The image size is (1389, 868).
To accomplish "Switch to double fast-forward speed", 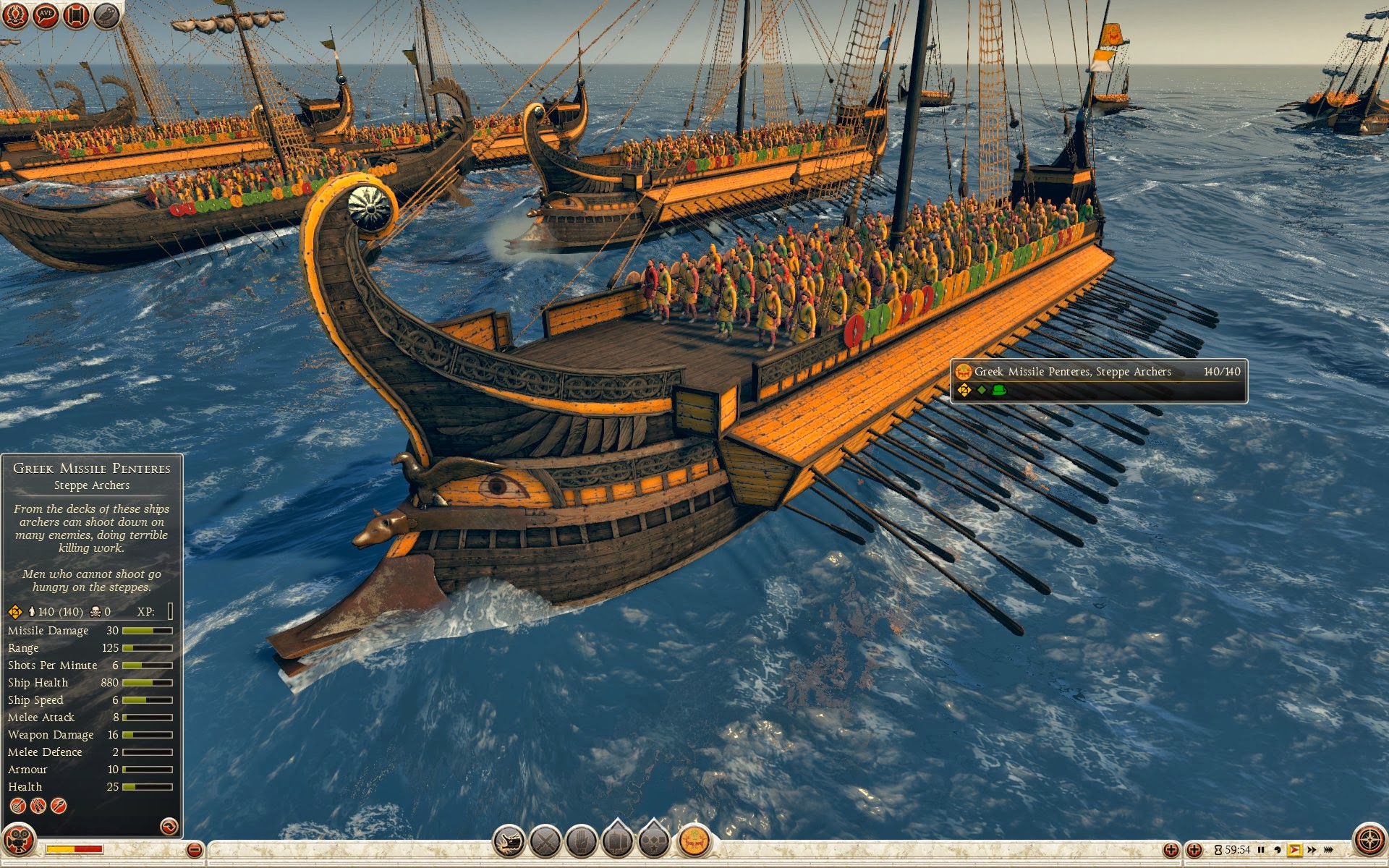I will pyautogui.click(x=1312, y=850).
